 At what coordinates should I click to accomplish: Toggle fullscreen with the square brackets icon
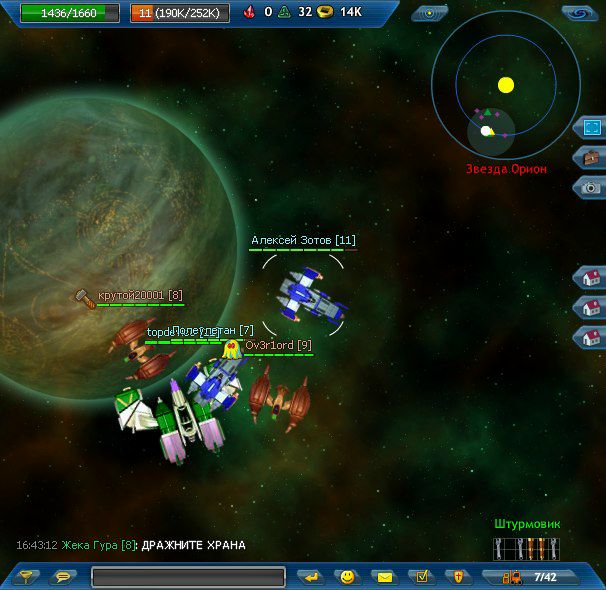[591, 128]
